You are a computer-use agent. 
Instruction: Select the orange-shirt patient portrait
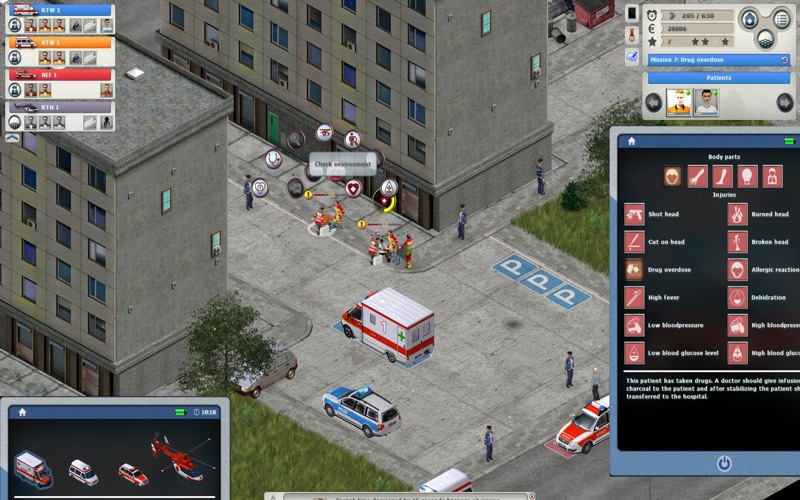[680, 101]
